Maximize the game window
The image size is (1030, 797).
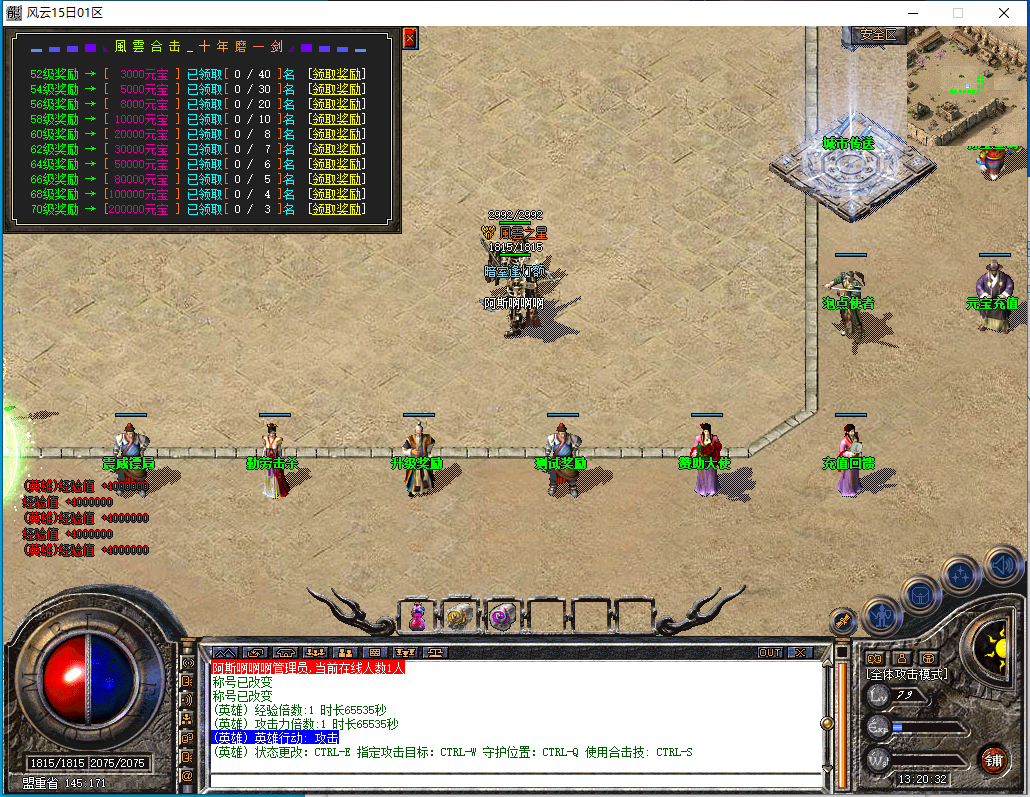point(957,13)
